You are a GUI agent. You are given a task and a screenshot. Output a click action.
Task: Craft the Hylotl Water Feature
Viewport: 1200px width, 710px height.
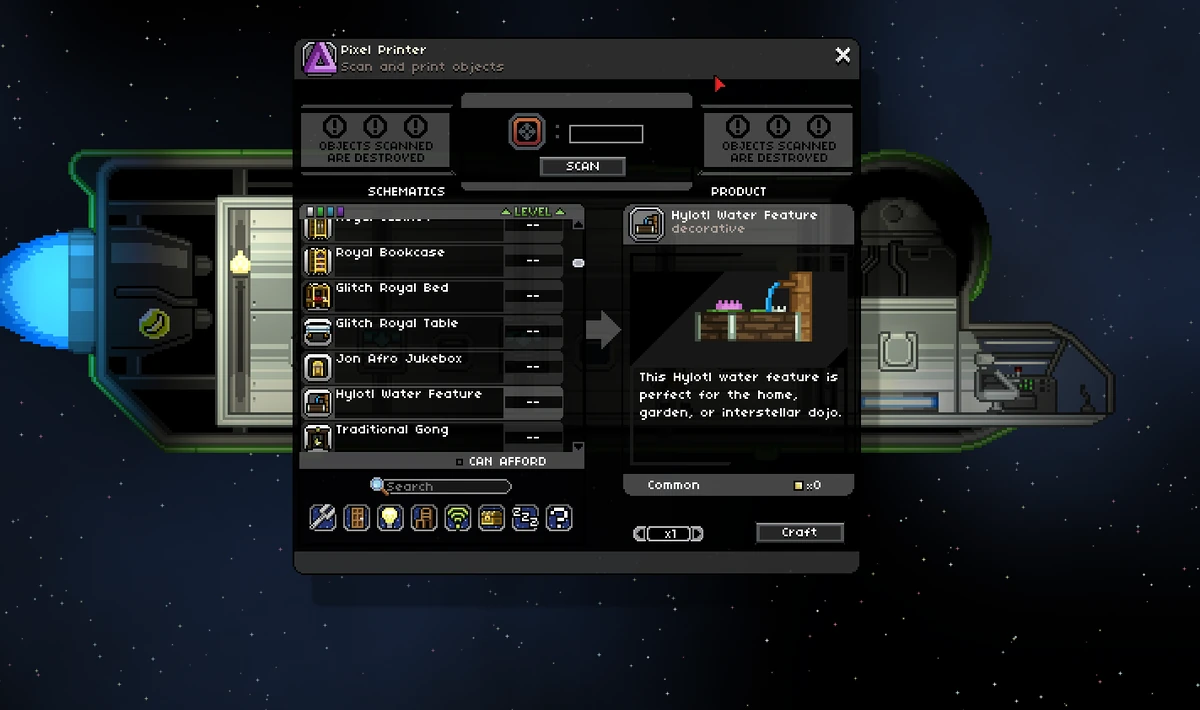click(799, 532)
